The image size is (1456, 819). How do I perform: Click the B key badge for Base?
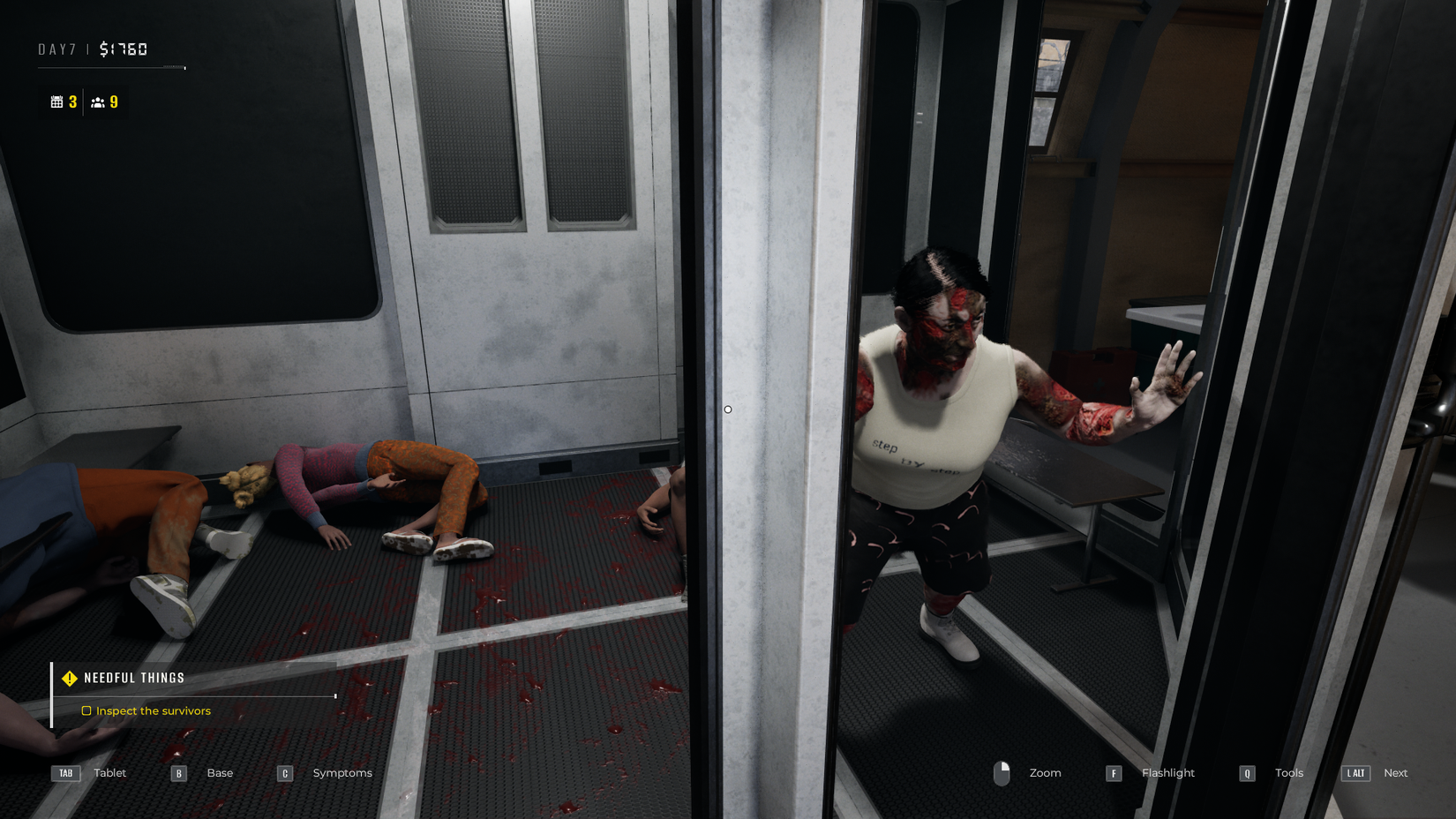click(x=178, y=773)
